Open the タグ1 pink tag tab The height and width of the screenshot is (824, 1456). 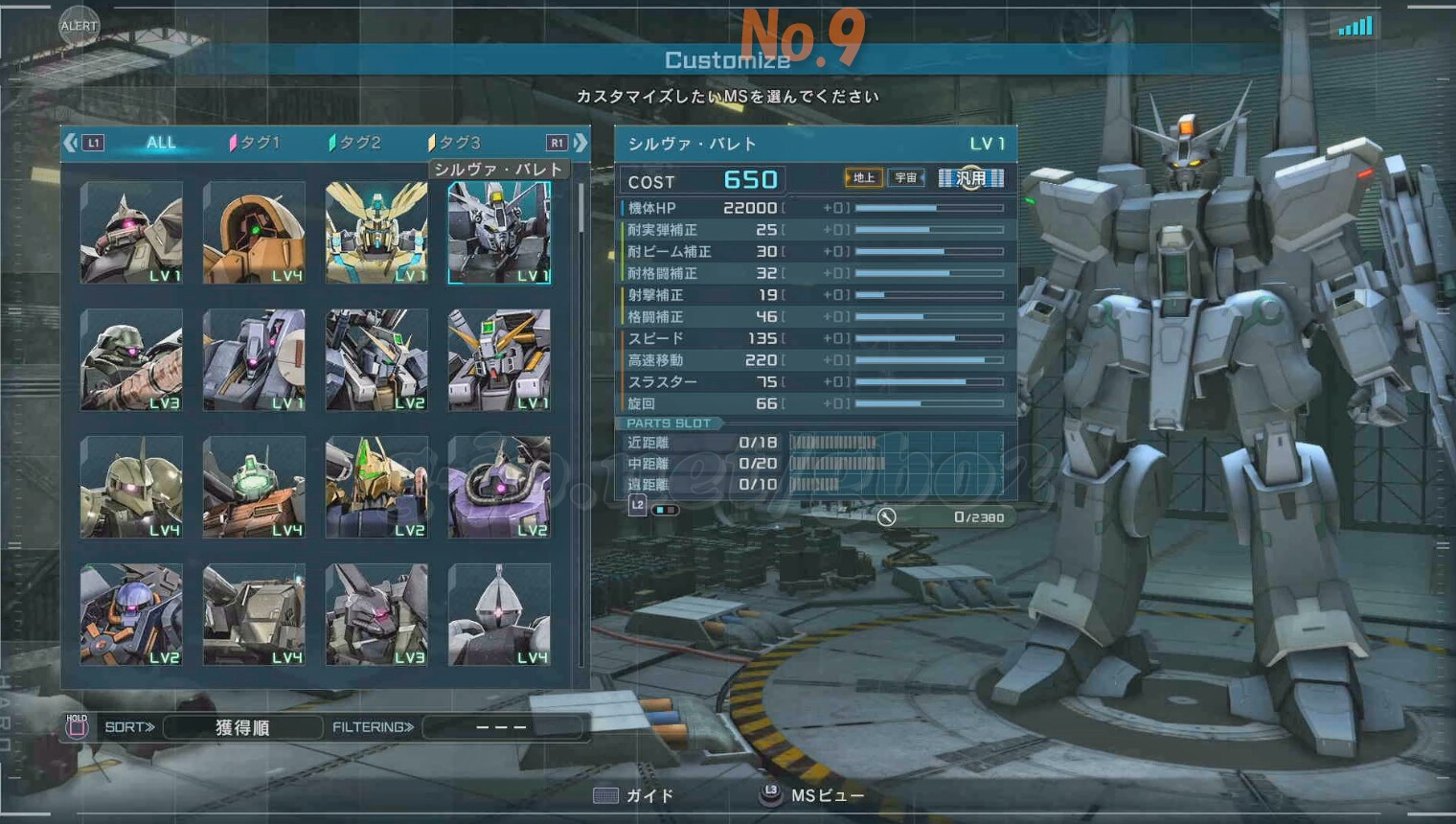(x=255, y=143)
